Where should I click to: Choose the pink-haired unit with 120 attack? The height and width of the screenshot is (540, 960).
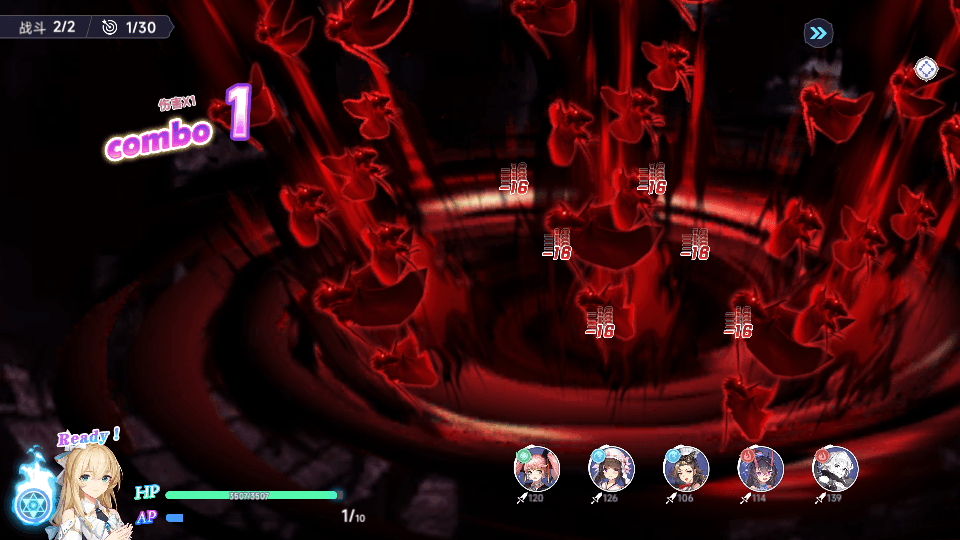pyautogui.click(x=537, y=468)
